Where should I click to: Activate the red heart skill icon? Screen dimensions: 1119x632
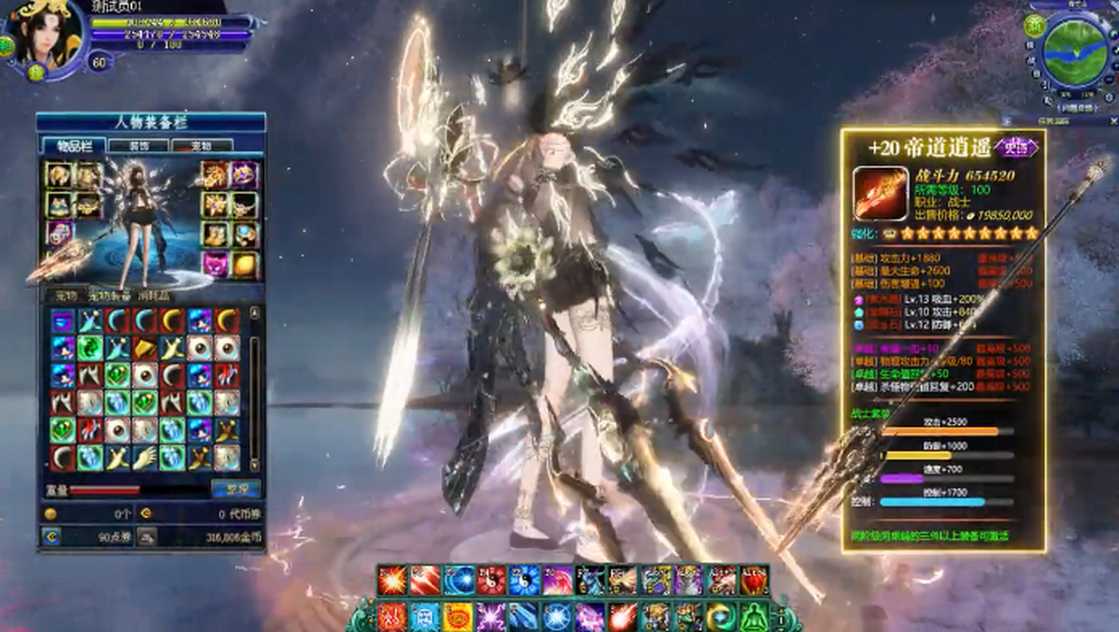coord(754,581)
